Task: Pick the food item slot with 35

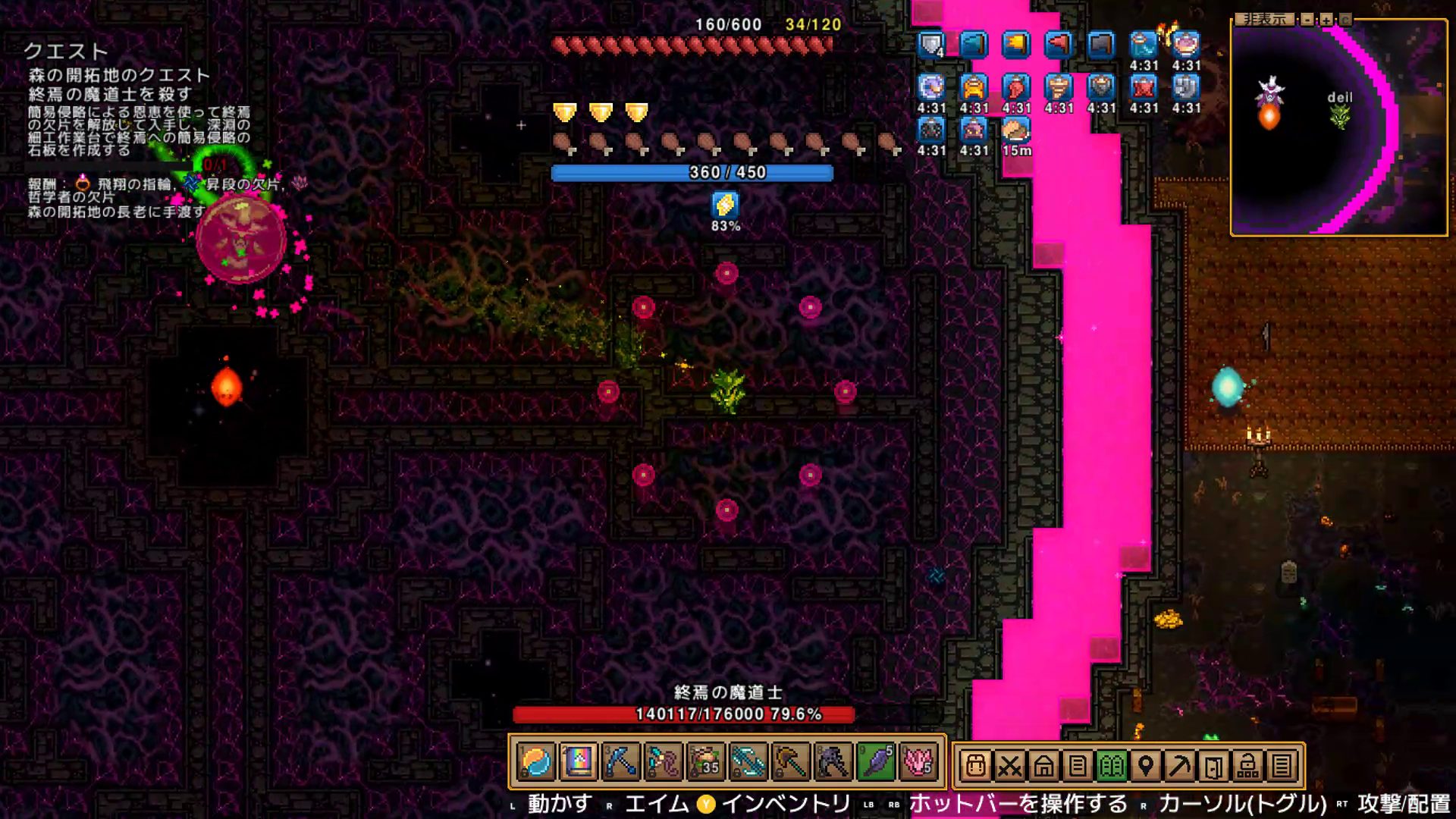Action: 705,762
